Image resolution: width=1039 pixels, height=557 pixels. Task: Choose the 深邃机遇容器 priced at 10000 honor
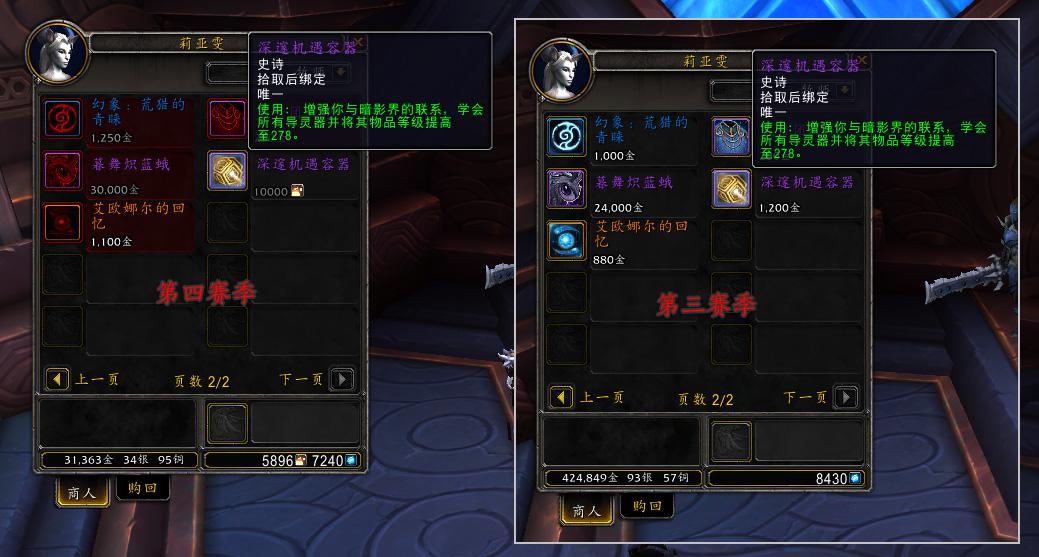[x=227, y=171]
